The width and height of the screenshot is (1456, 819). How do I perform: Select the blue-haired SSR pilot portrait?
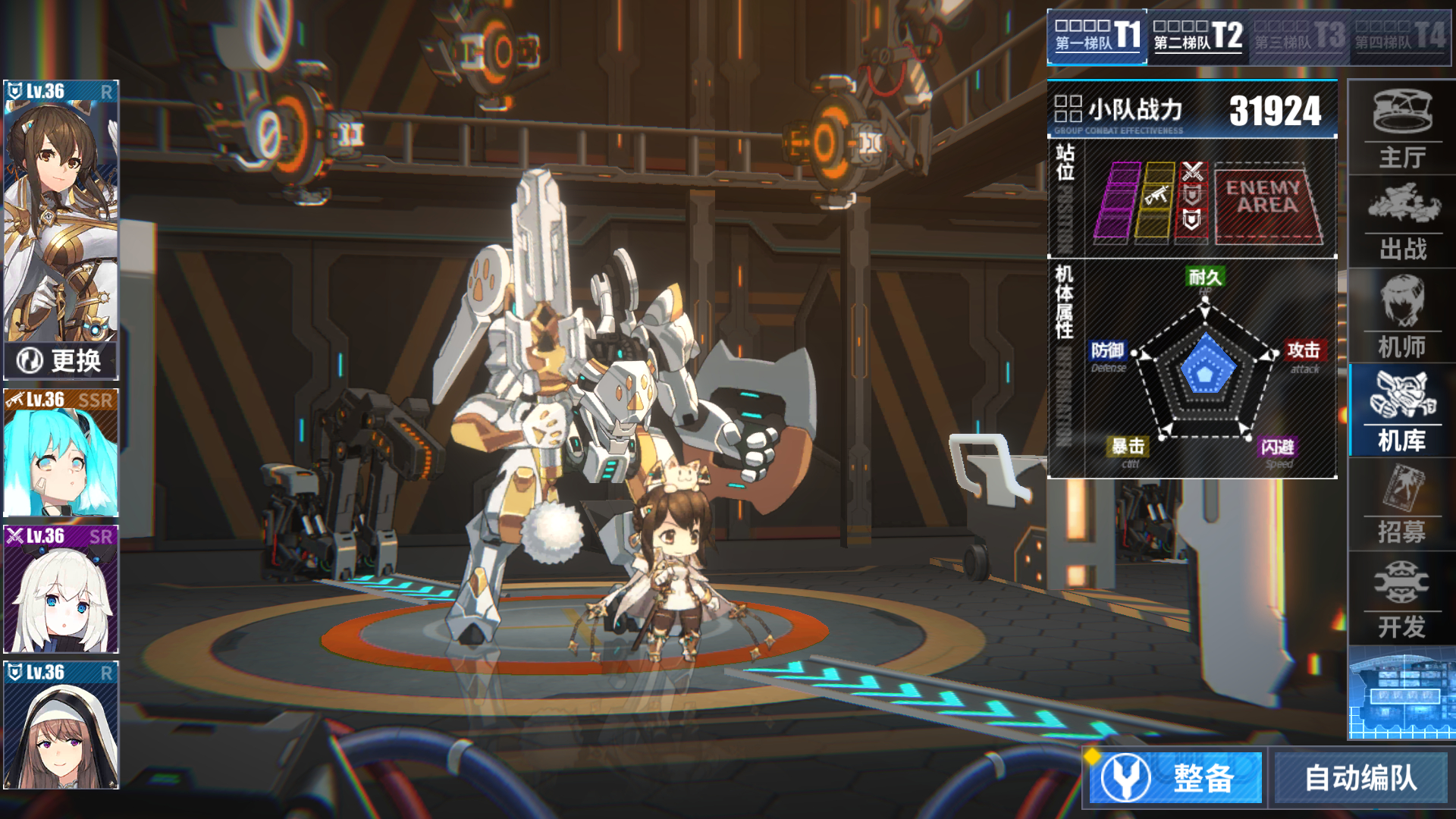click(61, 453)
